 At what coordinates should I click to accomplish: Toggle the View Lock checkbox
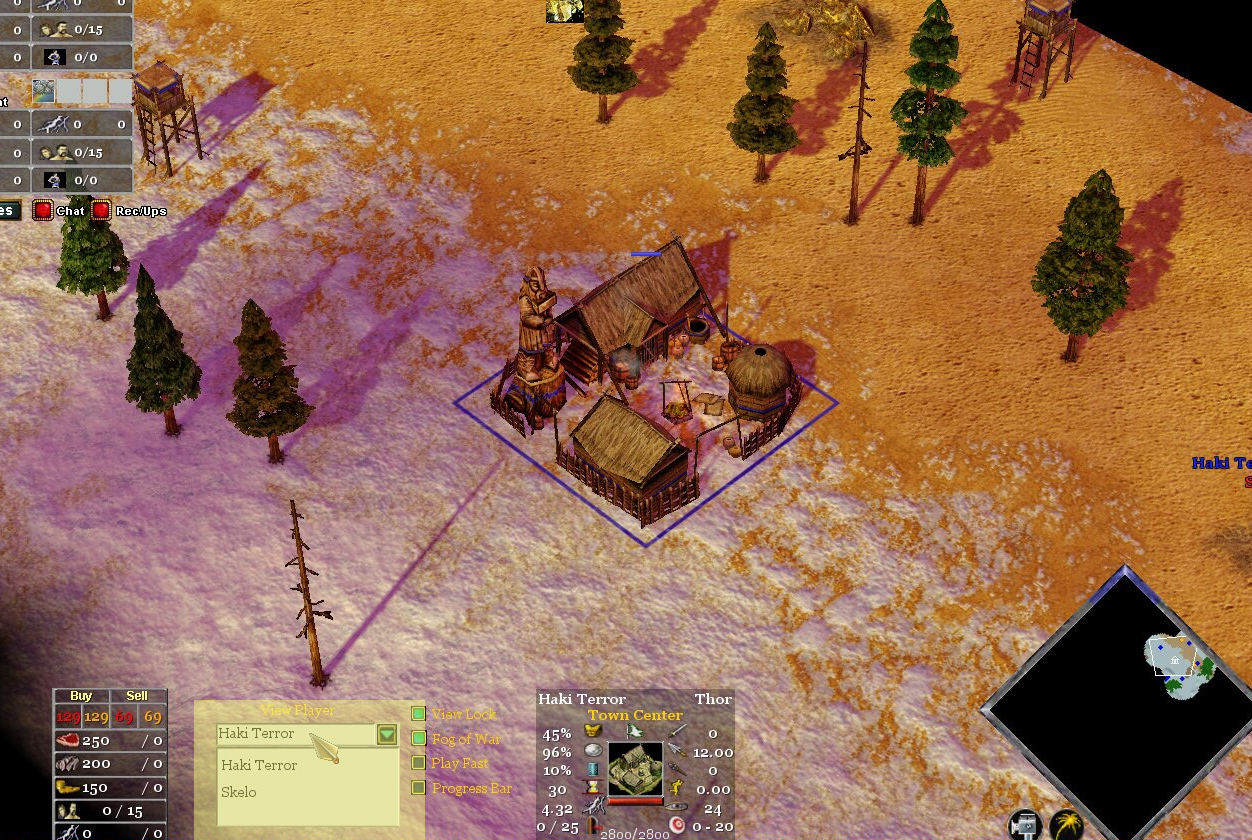coord(419,714)
